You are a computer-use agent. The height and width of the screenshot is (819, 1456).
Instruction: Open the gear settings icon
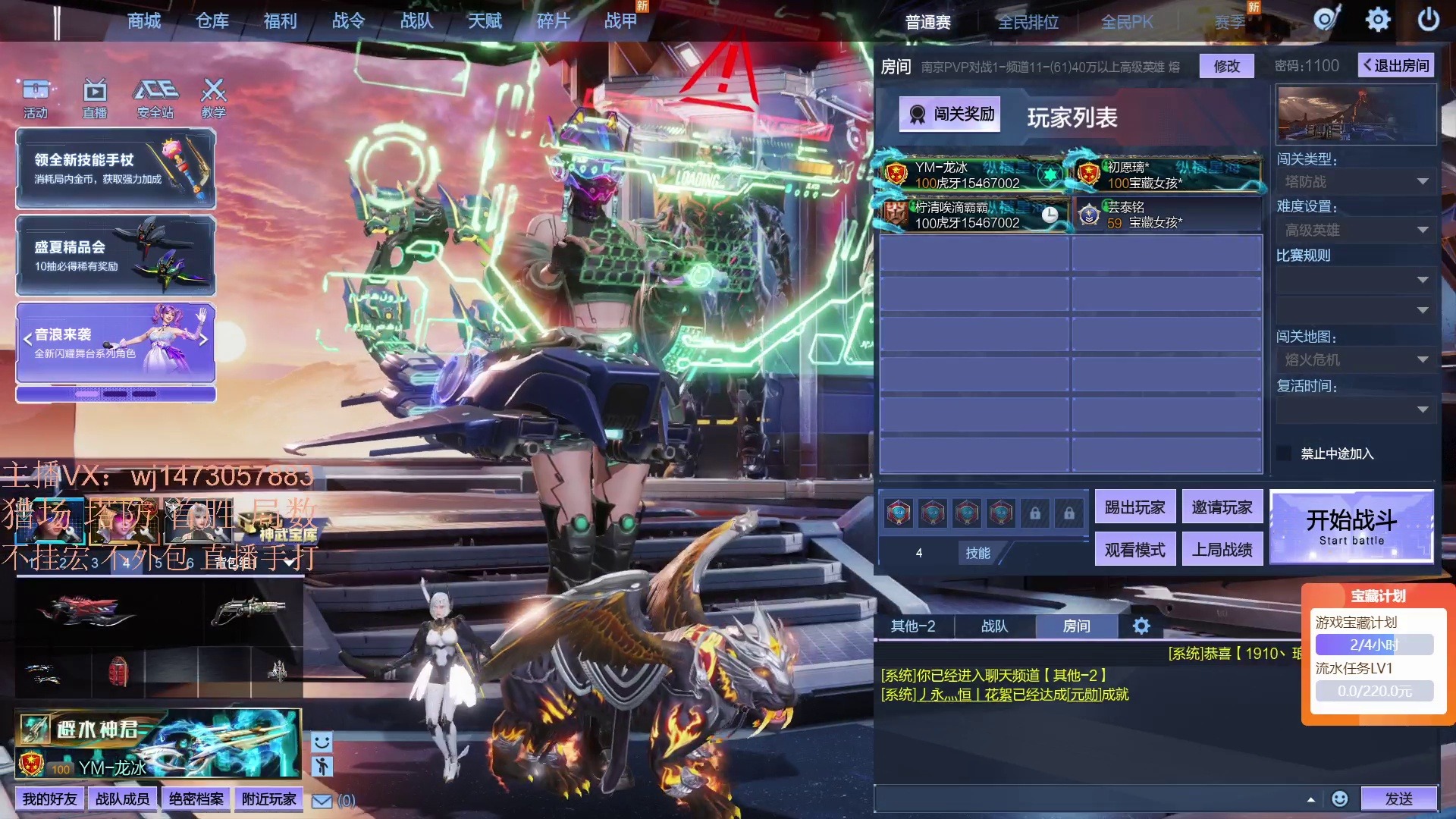pos(1377,20)
